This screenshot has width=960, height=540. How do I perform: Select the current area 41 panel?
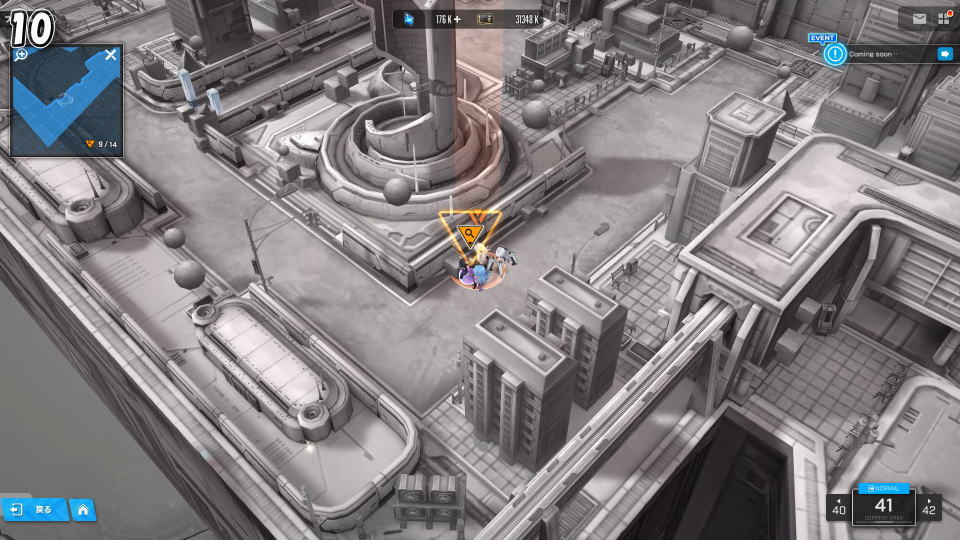coord(883,506)
